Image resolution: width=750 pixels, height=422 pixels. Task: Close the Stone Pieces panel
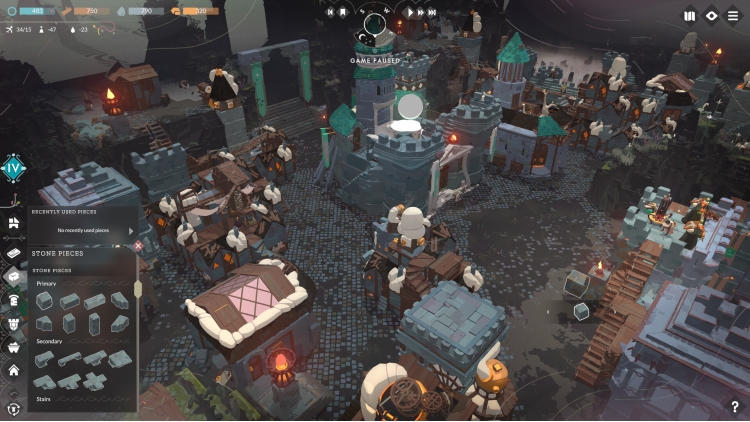pos(138,245)
